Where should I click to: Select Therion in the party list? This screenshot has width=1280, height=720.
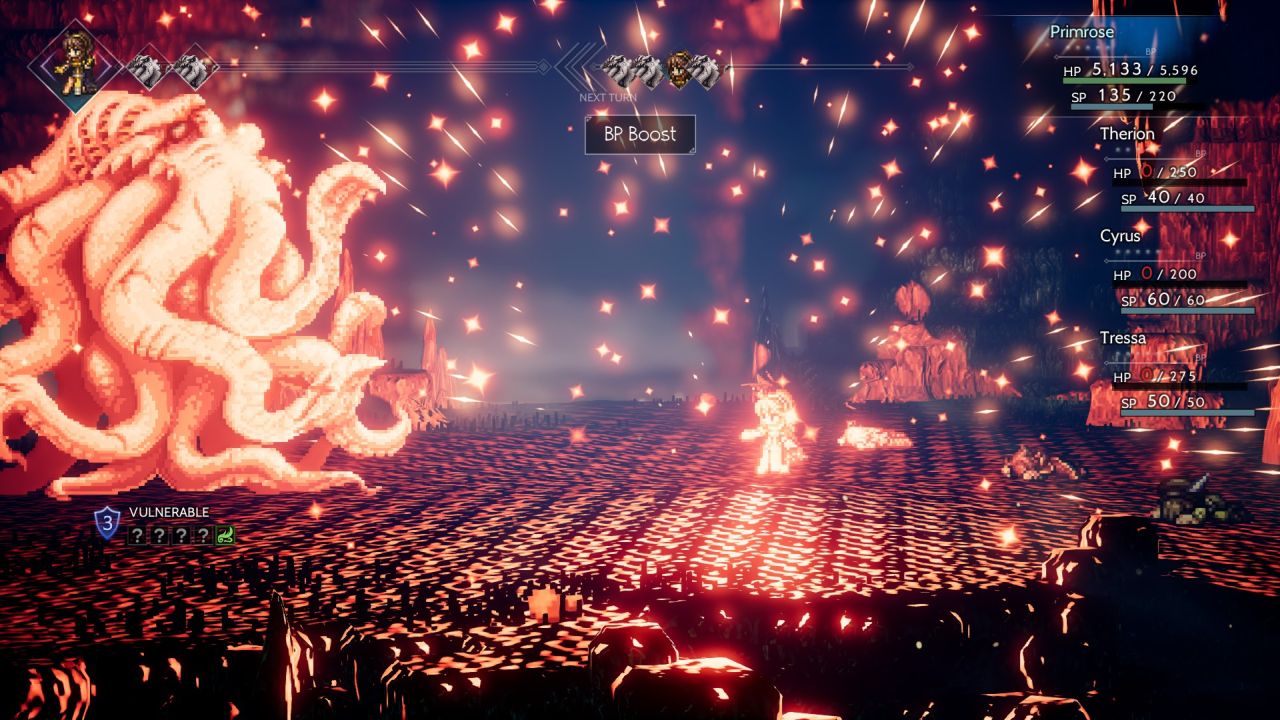(x=1127, y=134)
